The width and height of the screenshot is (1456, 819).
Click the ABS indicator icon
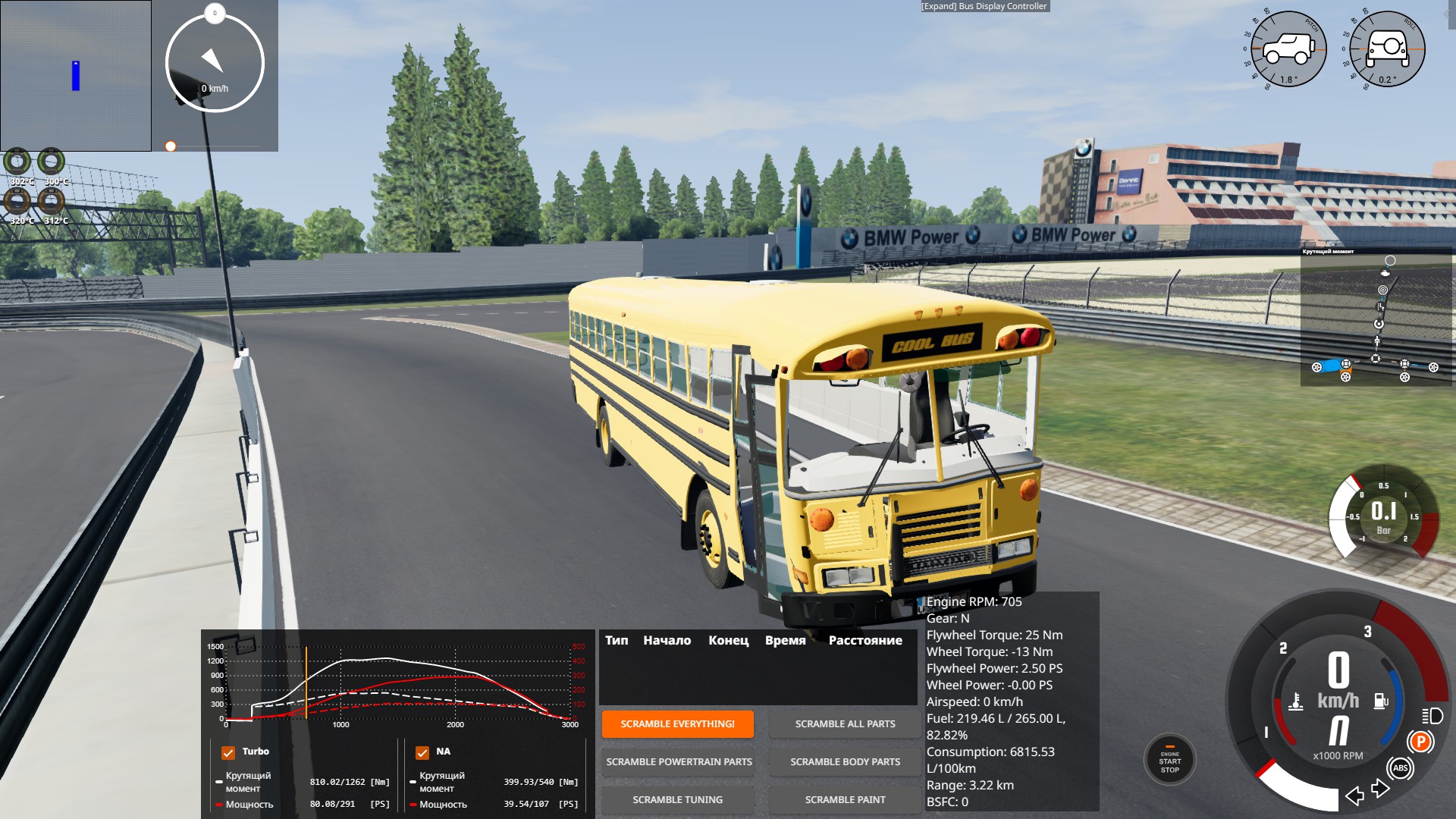(1400, 768)
